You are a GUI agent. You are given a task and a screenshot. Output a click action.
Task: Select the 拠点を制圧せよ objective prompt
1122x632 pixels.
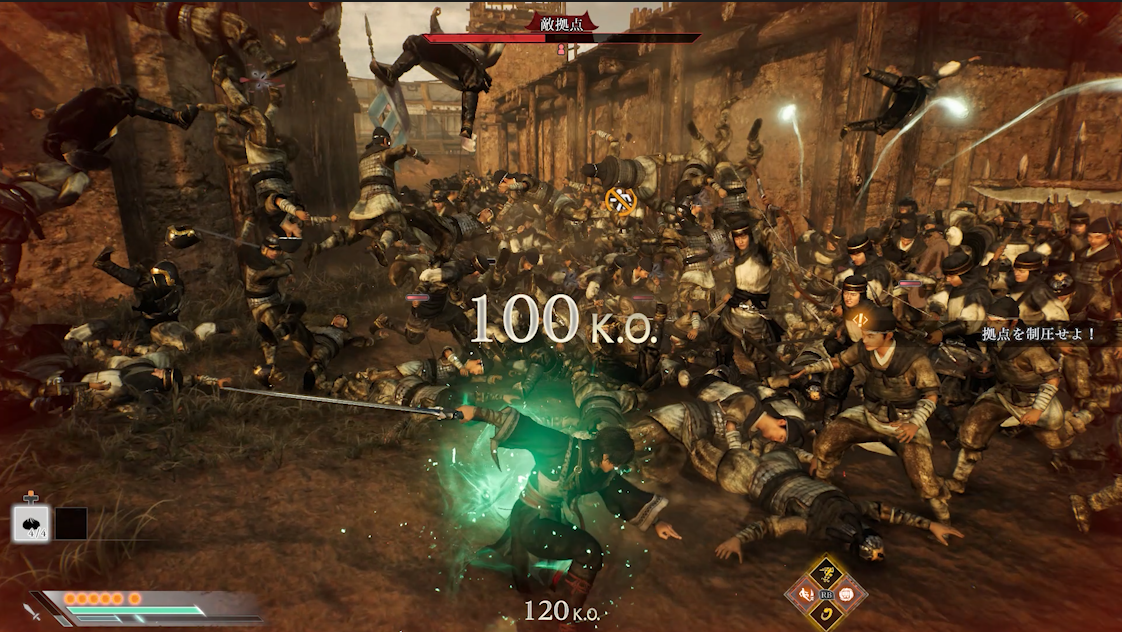pyautogui.click(x=1039, y=333)
